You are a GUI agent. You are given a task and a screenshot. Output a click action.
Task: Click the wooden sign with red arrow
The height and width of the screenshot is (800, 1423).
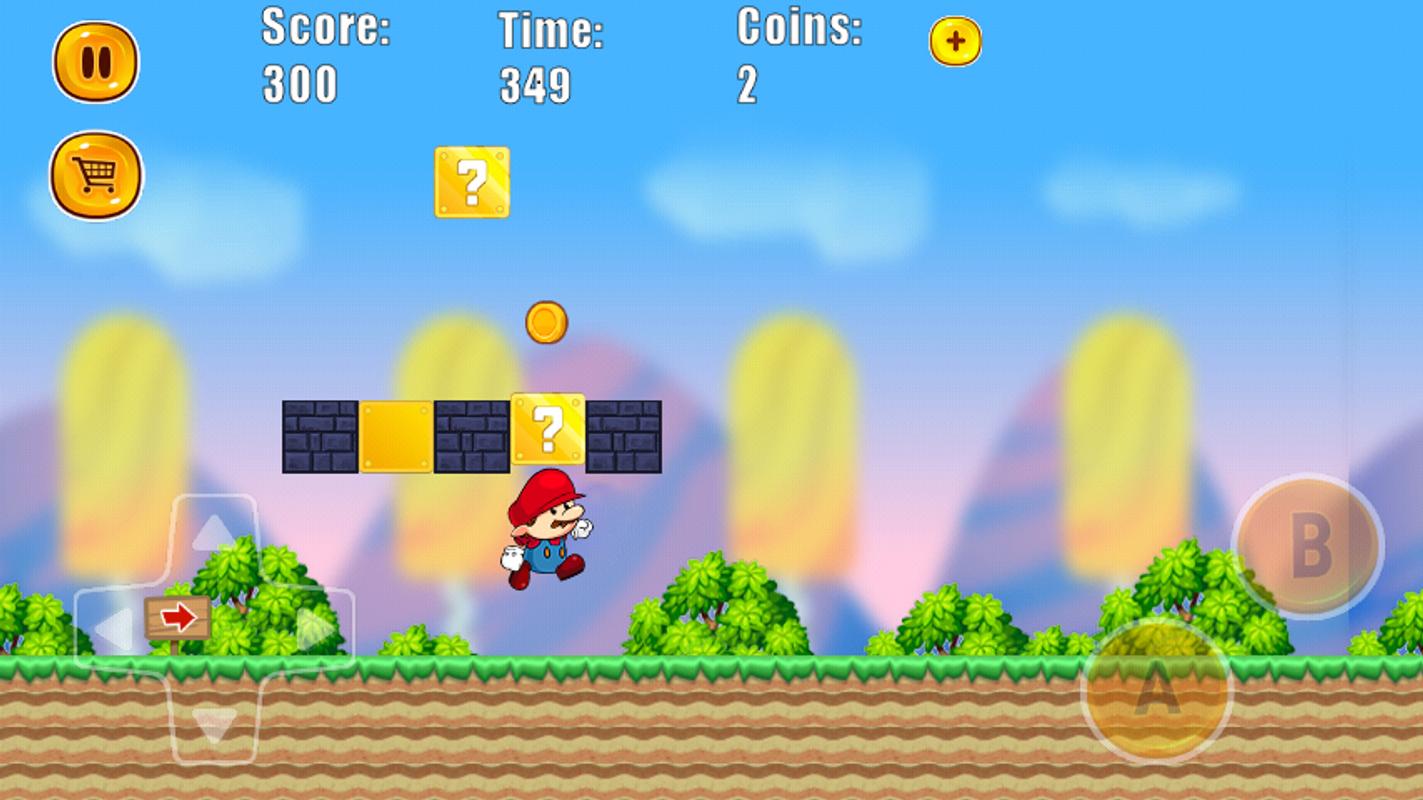click(176, 617)
